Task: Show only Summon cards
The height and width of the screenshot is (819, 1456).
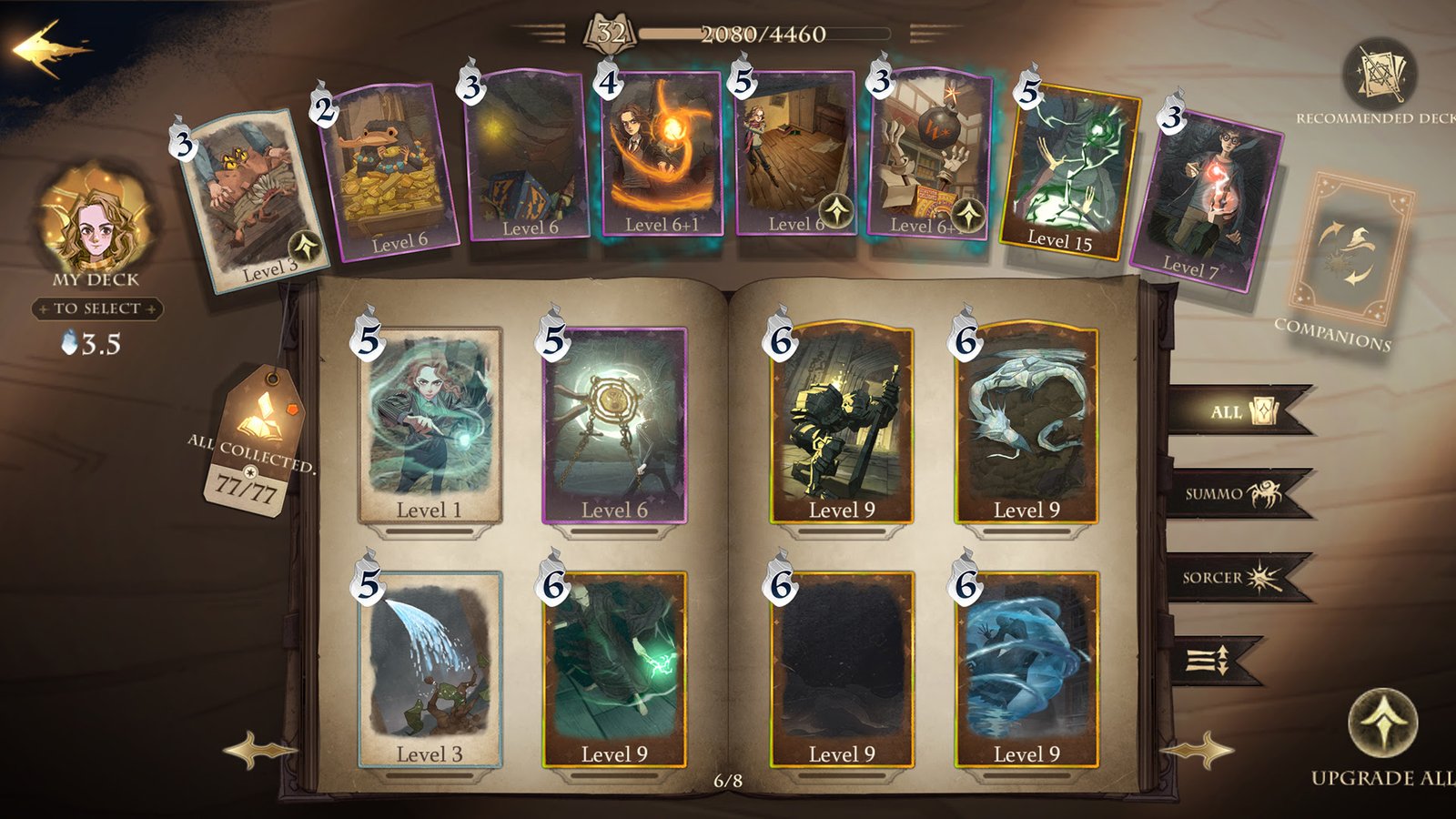Action: point(1239,494)
